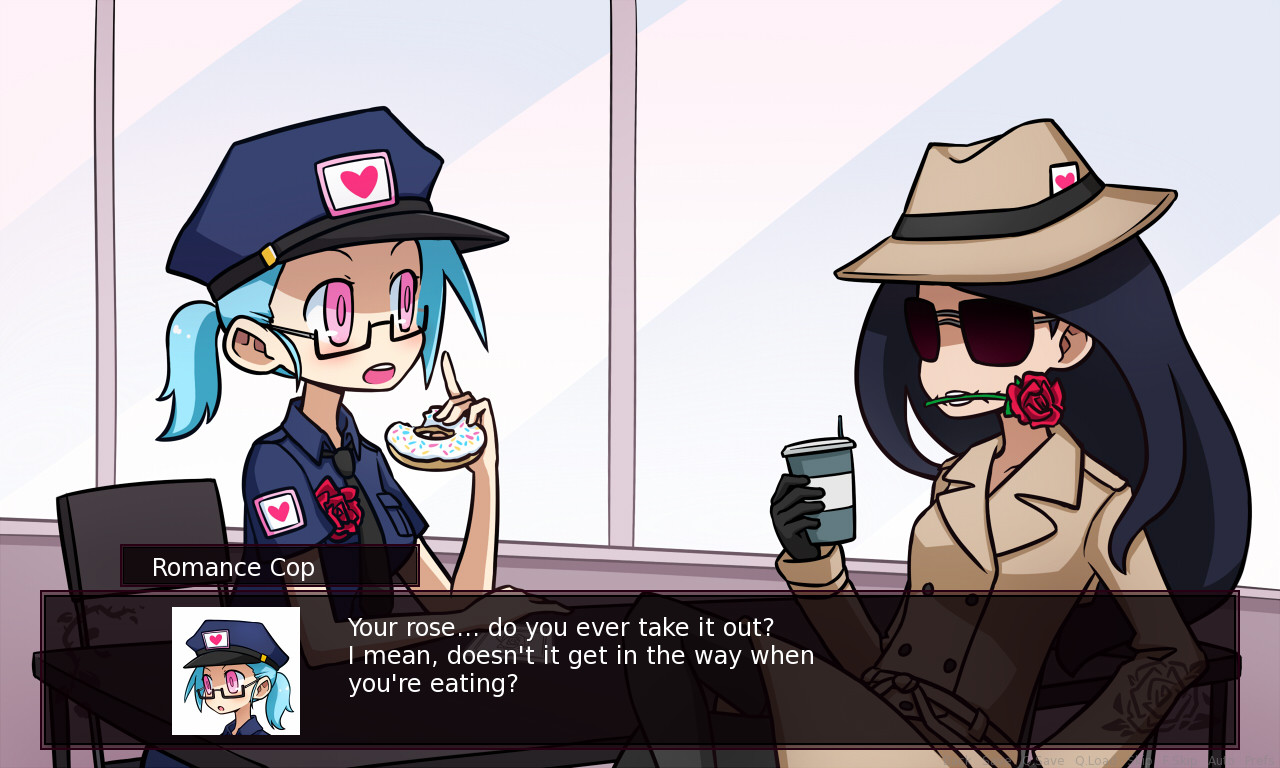Screen dimensions: 1280x768
Task: Activate F.Skip fast skipping
Action: 1180,760
